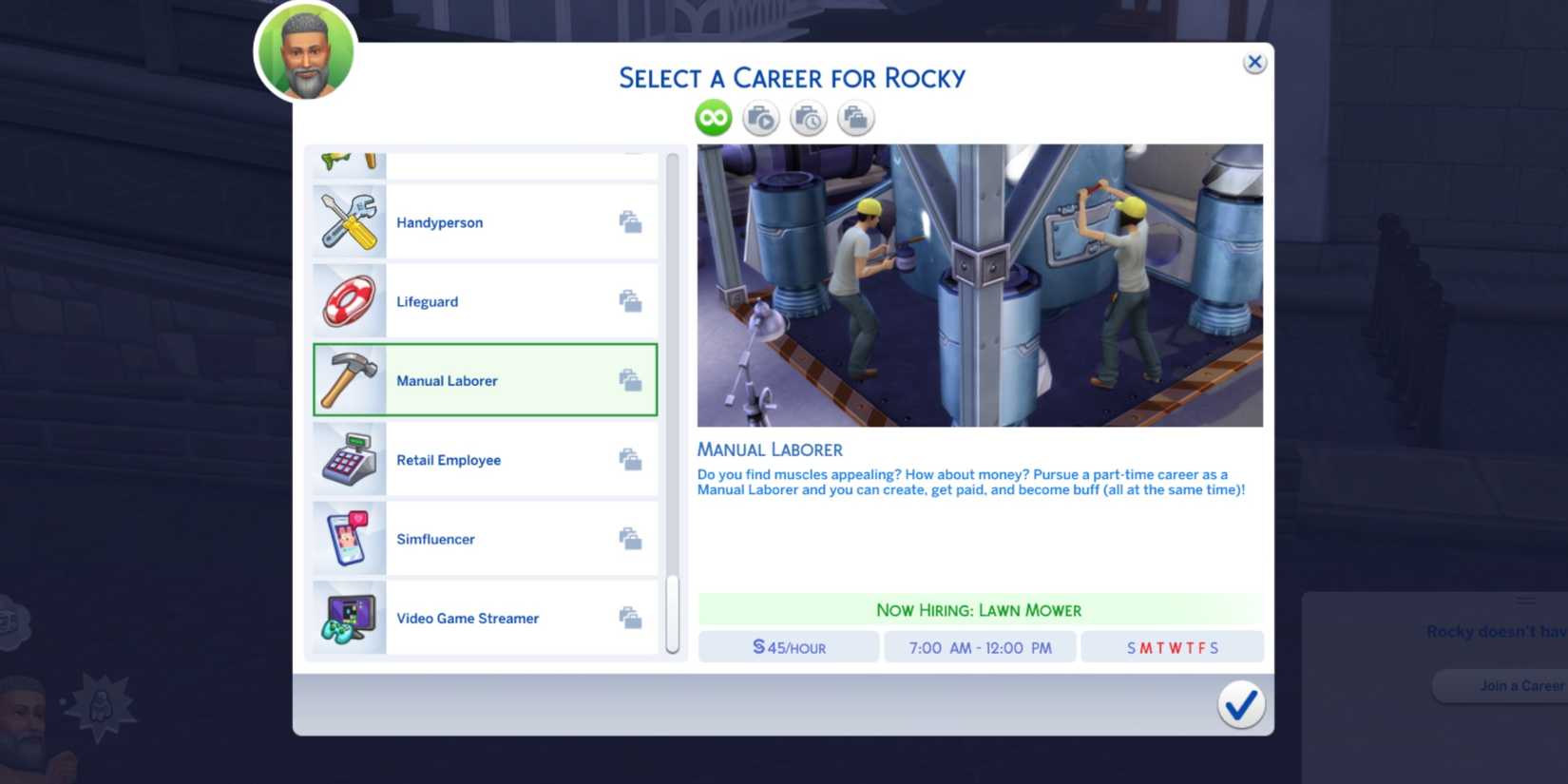Click the Join a Career button on the right

tap(1520, 685)
